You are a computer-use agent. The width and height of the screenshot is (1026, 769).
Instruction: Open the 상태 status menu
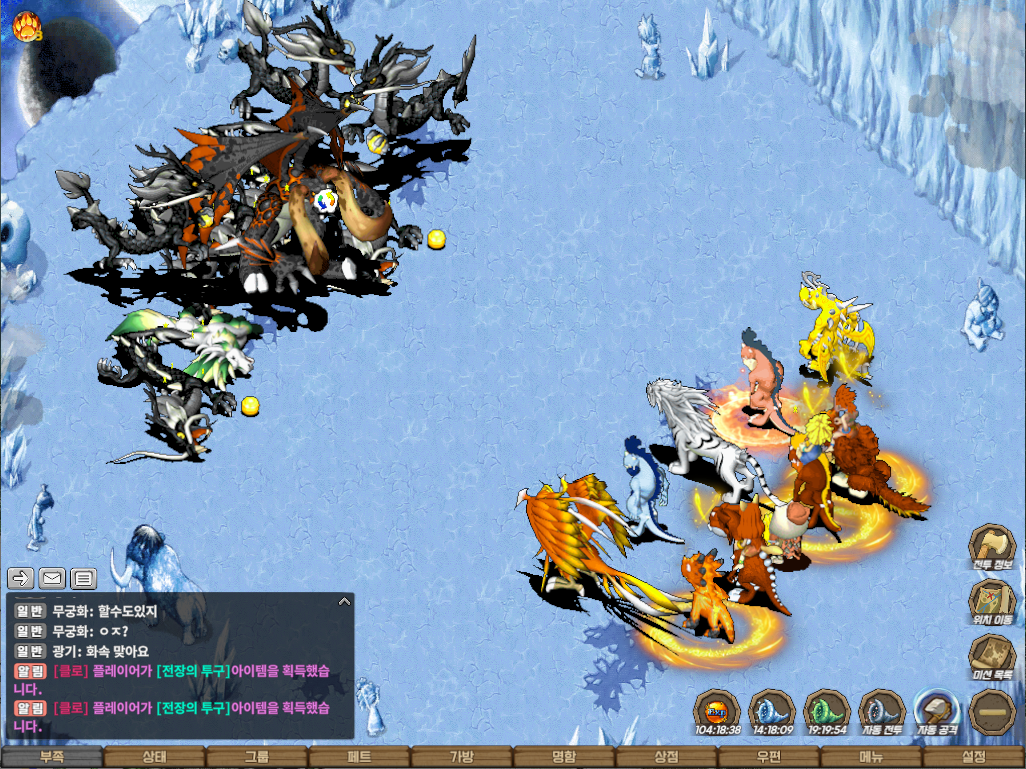click(x=154, y=758)
